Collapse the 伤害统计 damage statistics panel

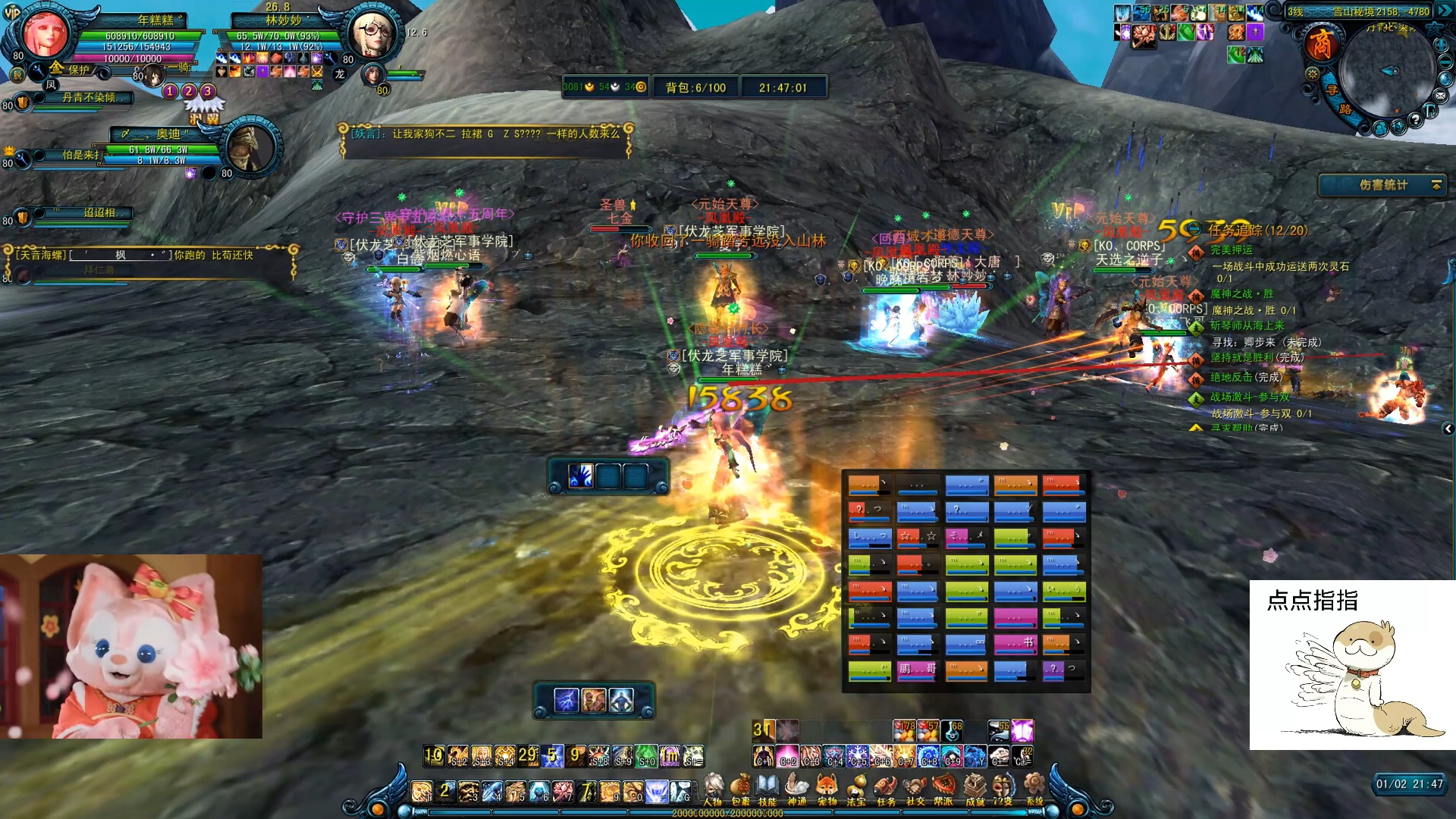pos(1436,185)
